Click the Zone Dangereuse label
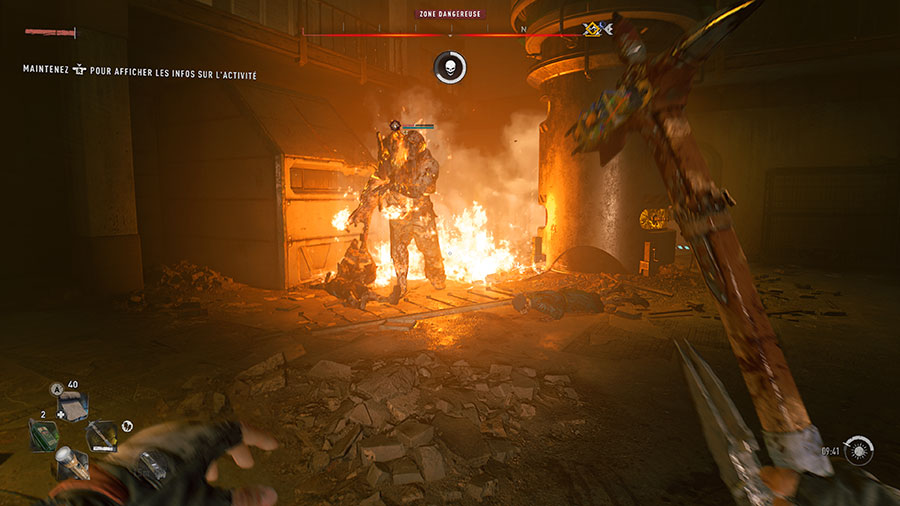Screen dimensions: 900x506 (450, 15)
